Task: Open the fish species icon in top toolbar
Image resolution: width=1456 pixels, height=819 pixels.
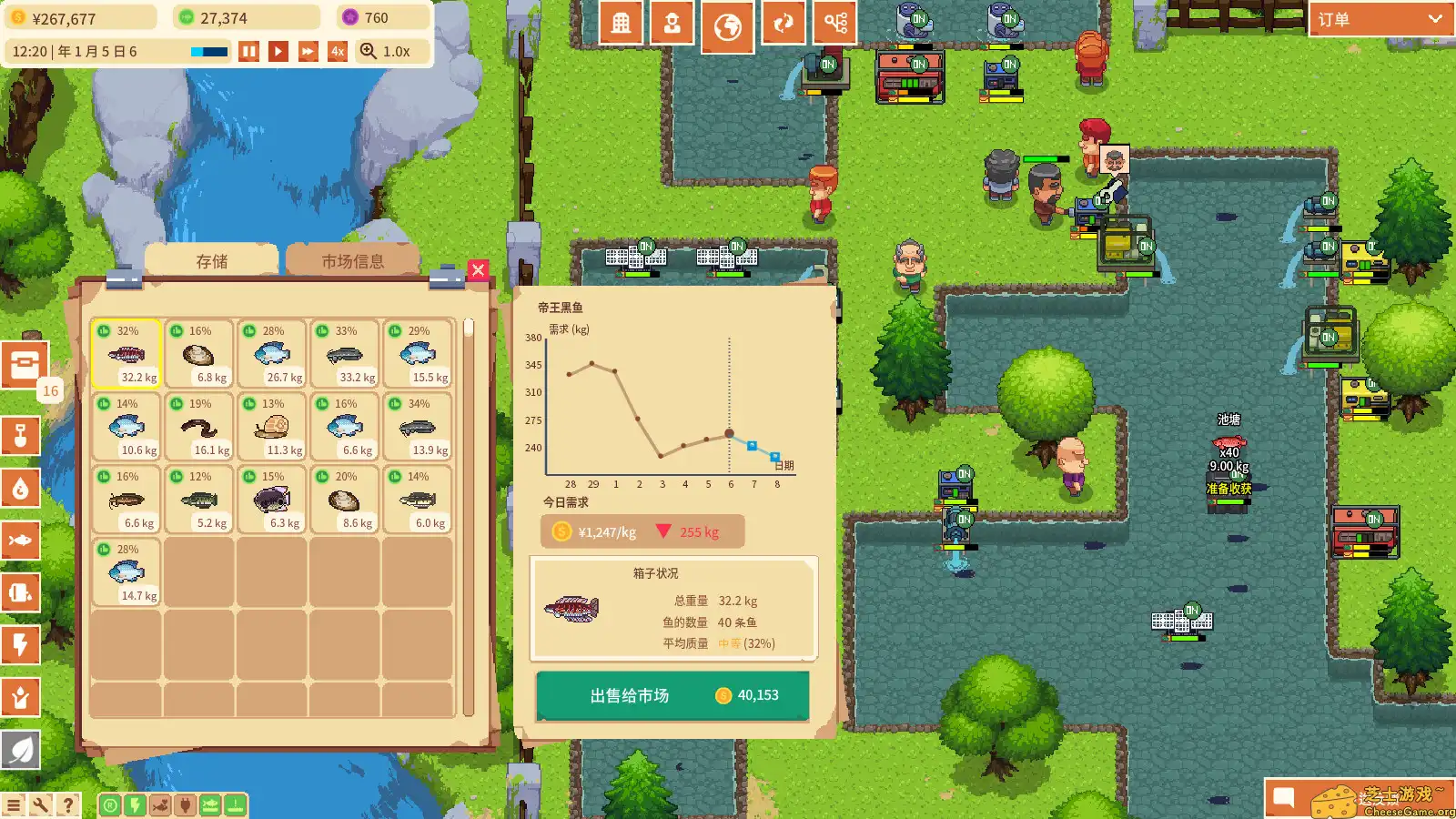Action: point(784,23)
